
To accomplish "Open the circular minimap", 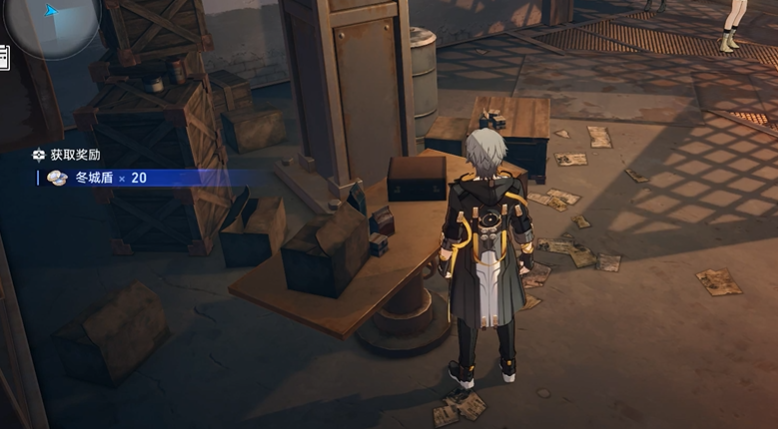I will (52, 20).
